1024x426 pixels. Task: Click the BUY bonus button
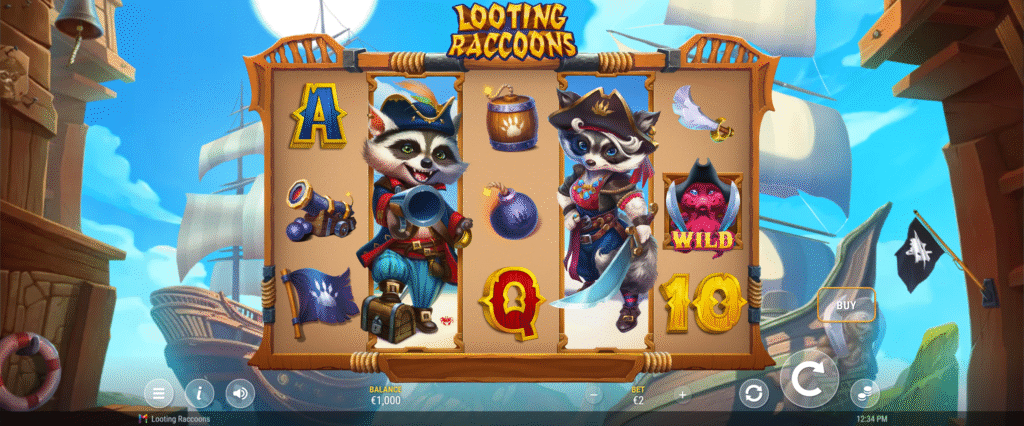click(x=846, y=304)
